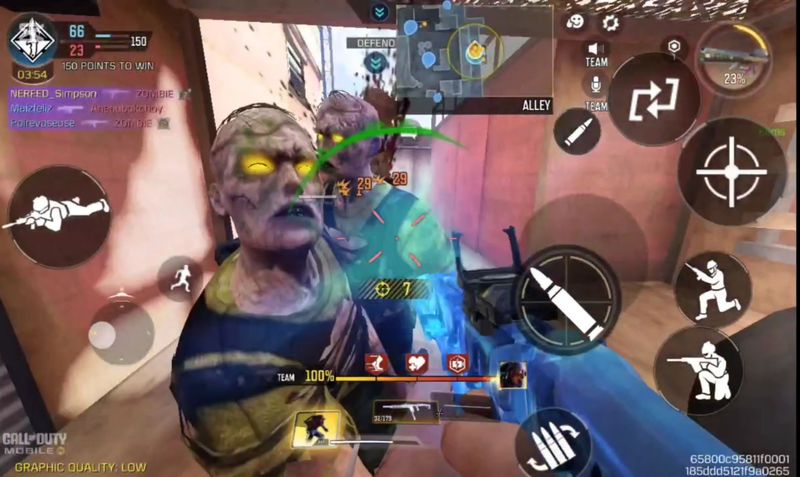This screenshot has height=477, width=800.
Task: Aim down sights with the crosshair button
Action: point(731,170)
